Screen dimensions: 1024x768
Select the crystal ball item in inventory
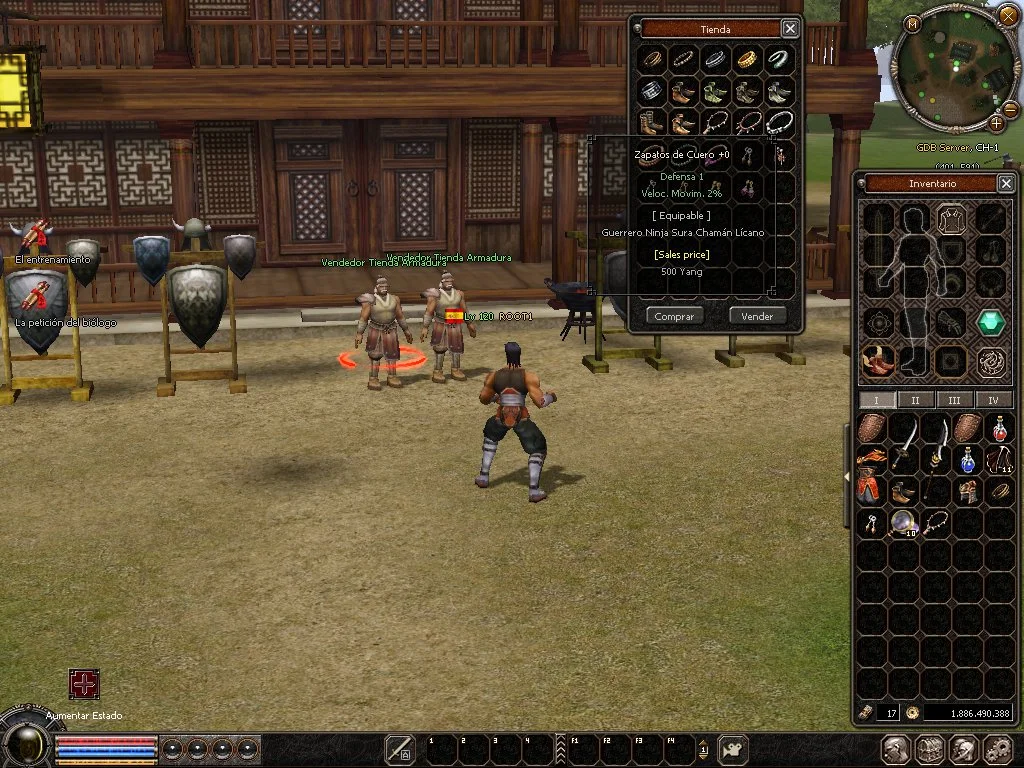pos(905,521)
